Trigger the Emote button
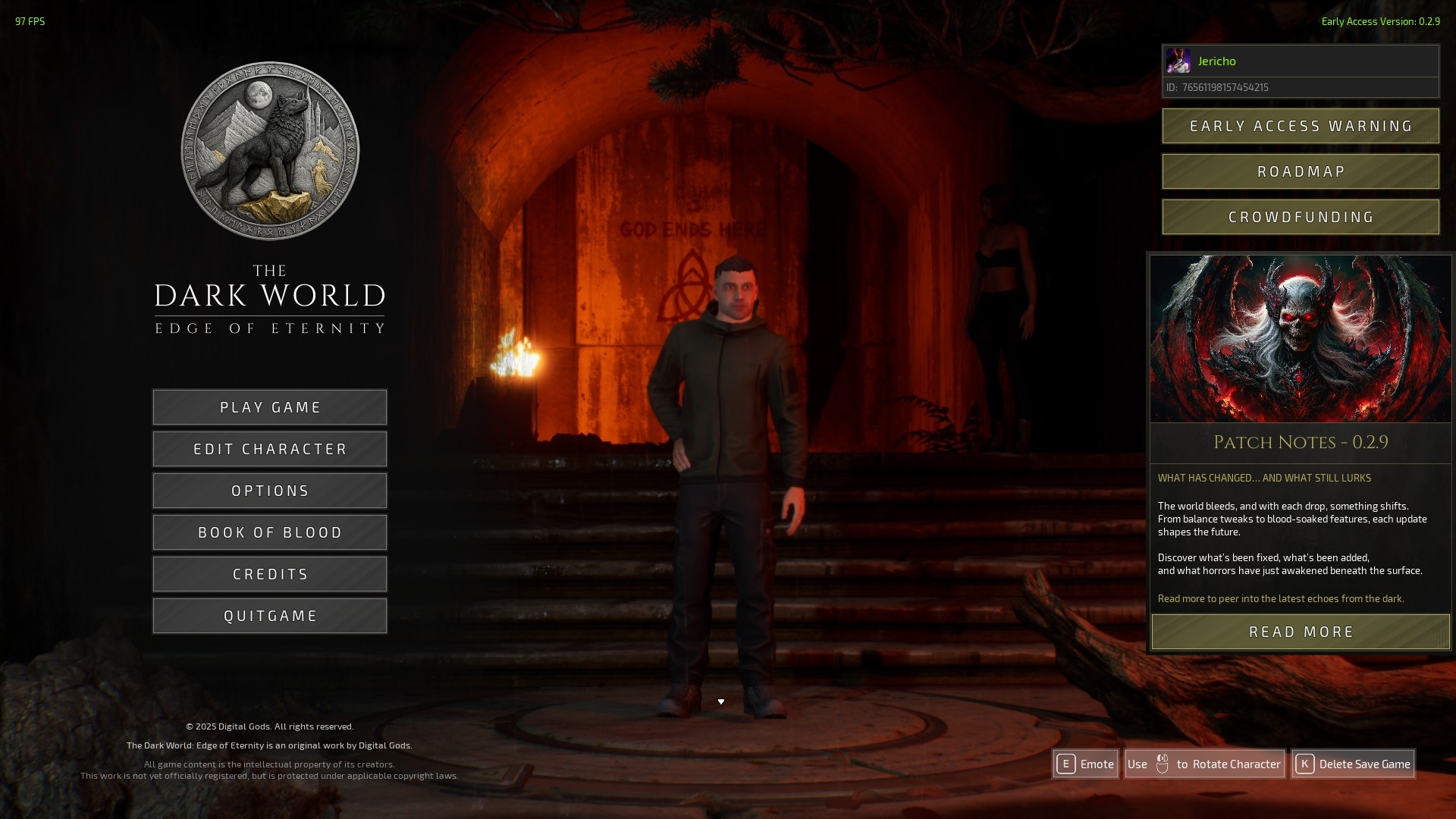 [1085, 764]
